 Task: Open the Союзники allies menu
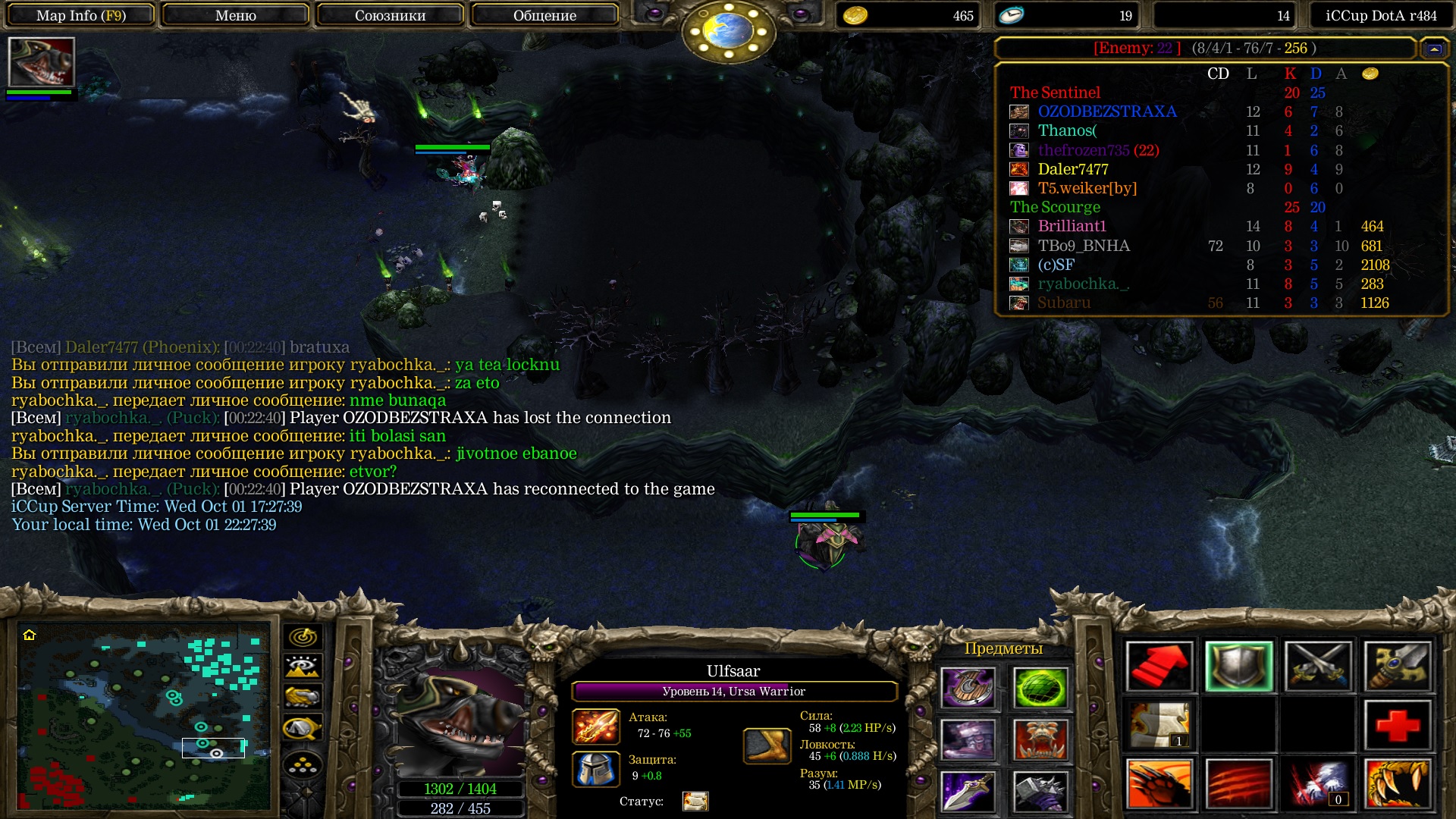[x=390, y=15]
